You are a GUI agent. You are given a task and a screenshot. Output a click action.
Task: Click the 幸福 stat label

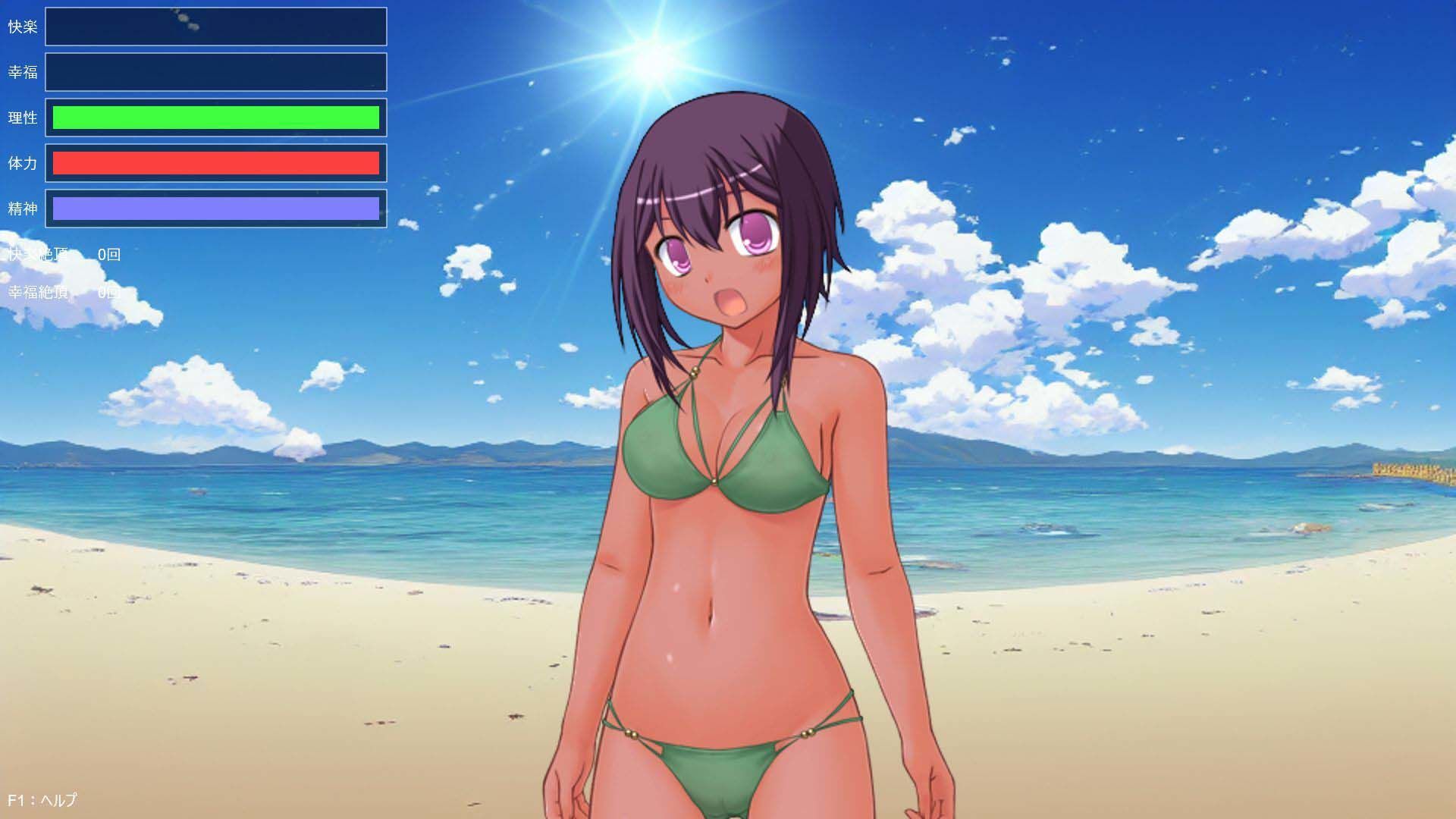tap(24, 72)
